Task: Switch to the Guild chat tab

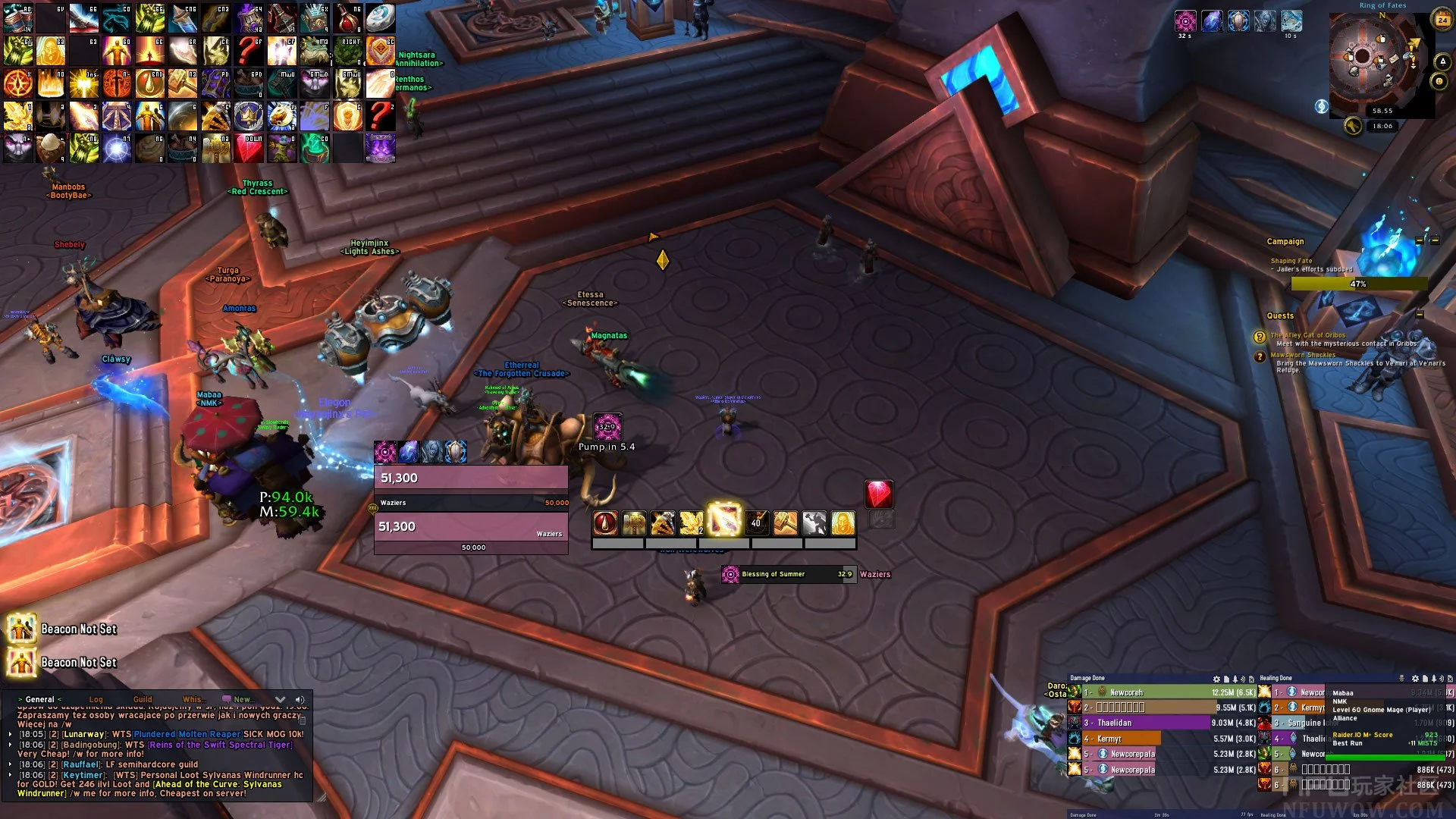Action: [143, 699]
